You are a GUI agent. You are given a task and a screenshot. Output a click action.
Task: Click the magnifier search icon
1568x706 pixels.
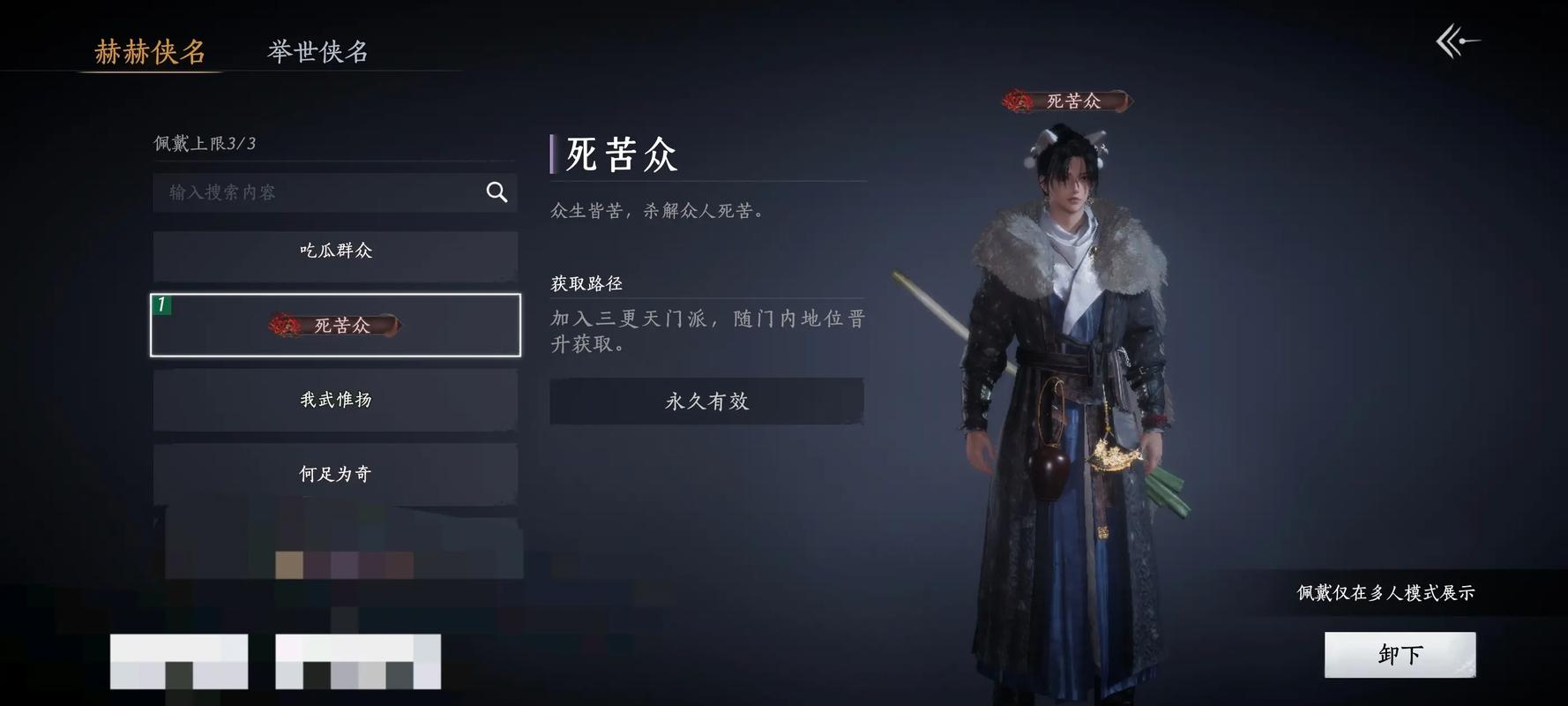(x=496, y=192)
